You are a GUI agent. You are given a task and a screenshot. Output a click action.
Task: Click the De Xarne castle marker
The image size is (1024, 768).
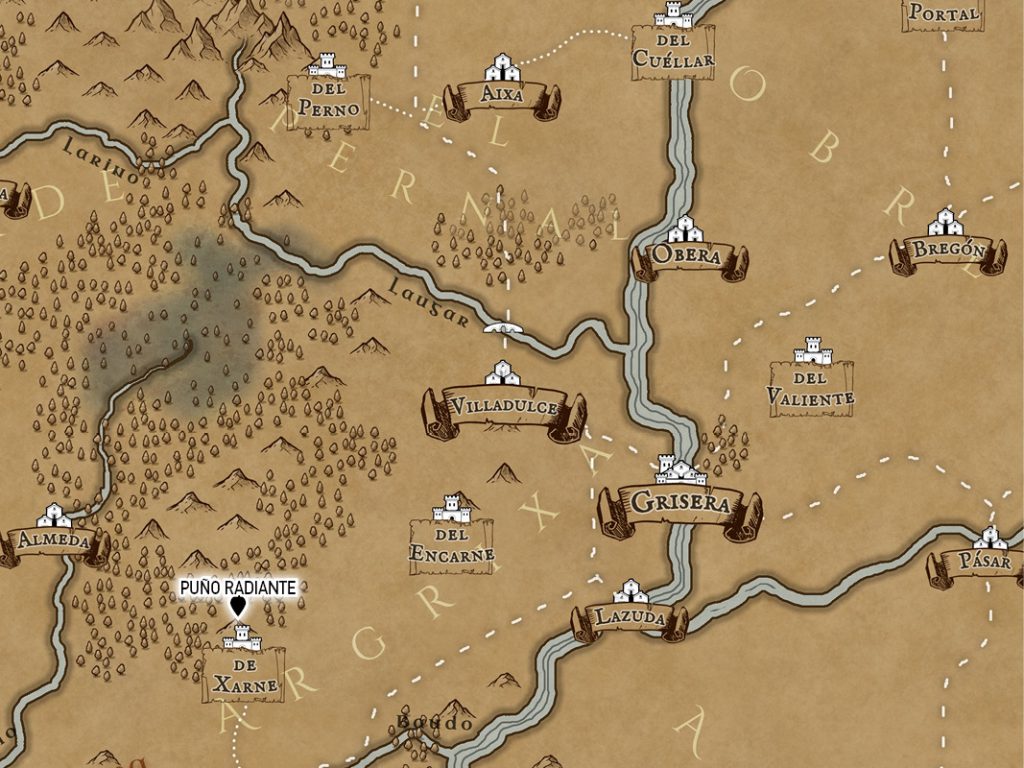point(242,638)
